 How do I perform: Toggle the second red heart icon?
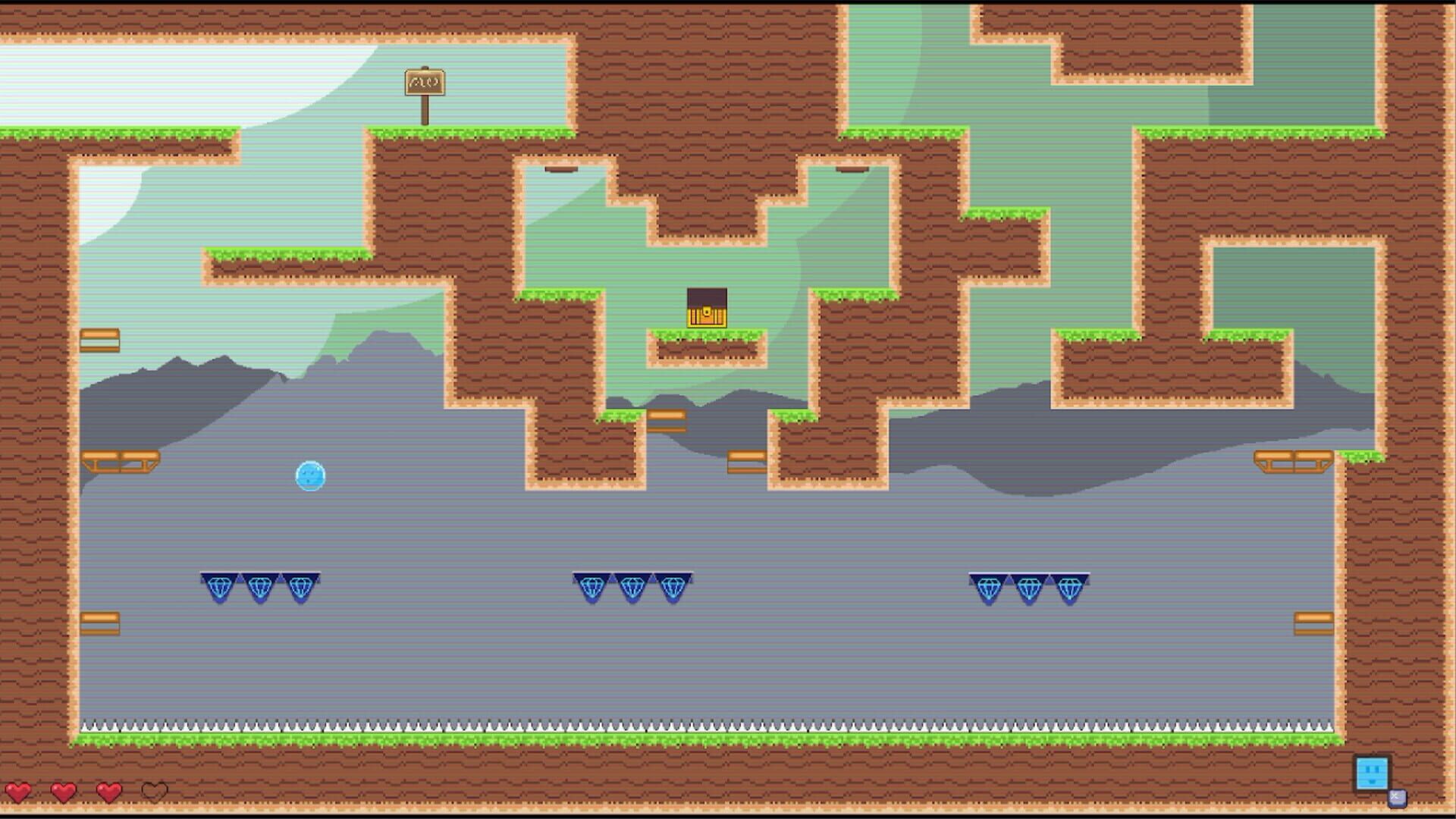pos(64,793)
